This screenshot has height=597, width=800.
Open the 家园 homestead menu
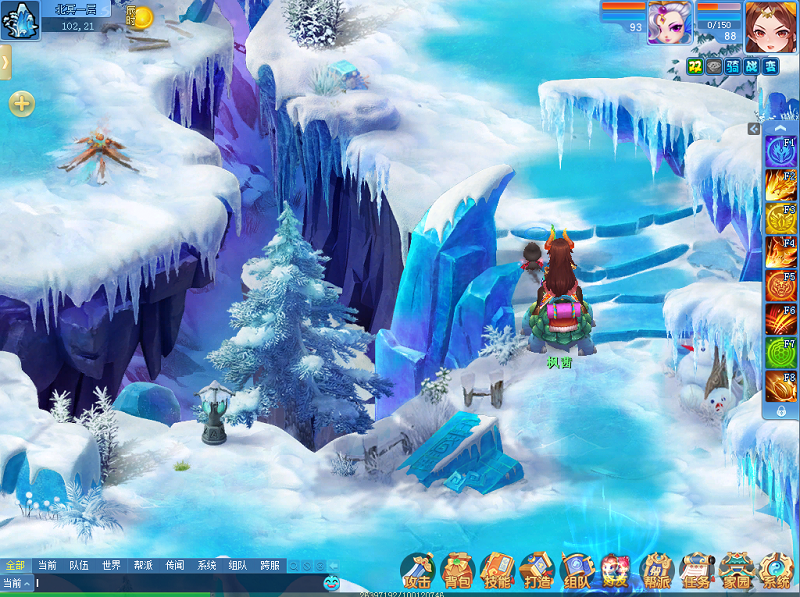click(736, 570)
